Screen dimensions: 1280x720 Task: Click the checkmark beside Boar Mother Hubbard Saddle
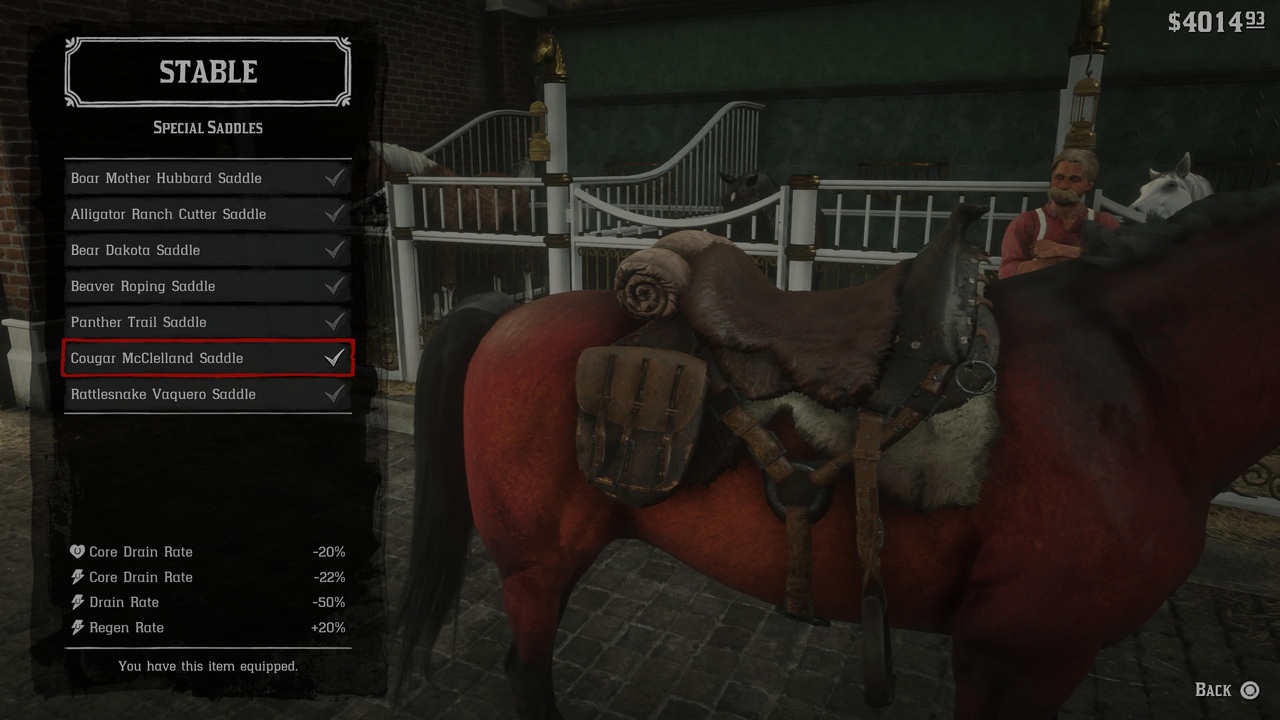point(335,178)
